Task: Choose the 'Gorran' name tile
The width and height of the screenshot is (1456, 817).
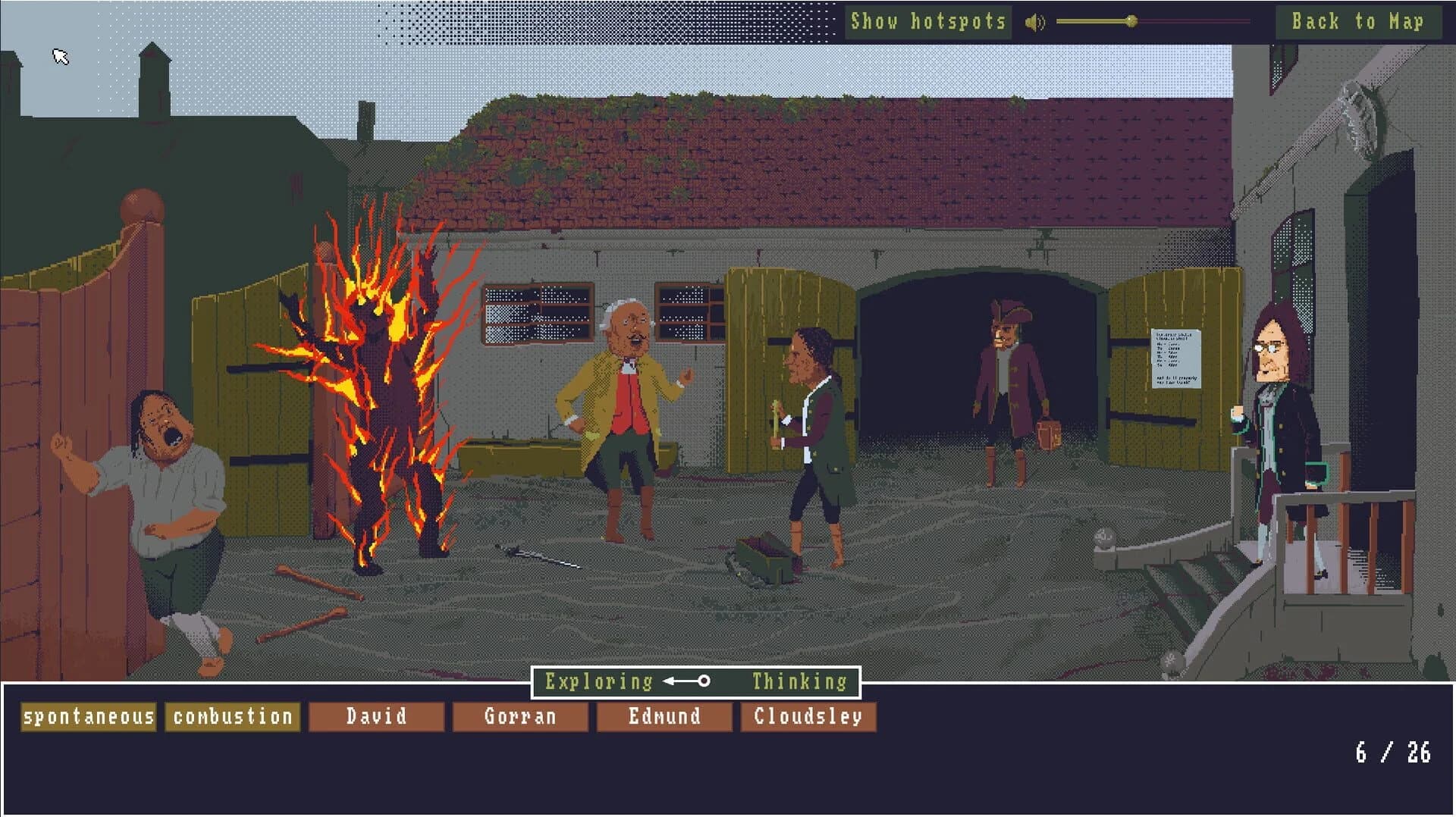Action: click(520, 715)
